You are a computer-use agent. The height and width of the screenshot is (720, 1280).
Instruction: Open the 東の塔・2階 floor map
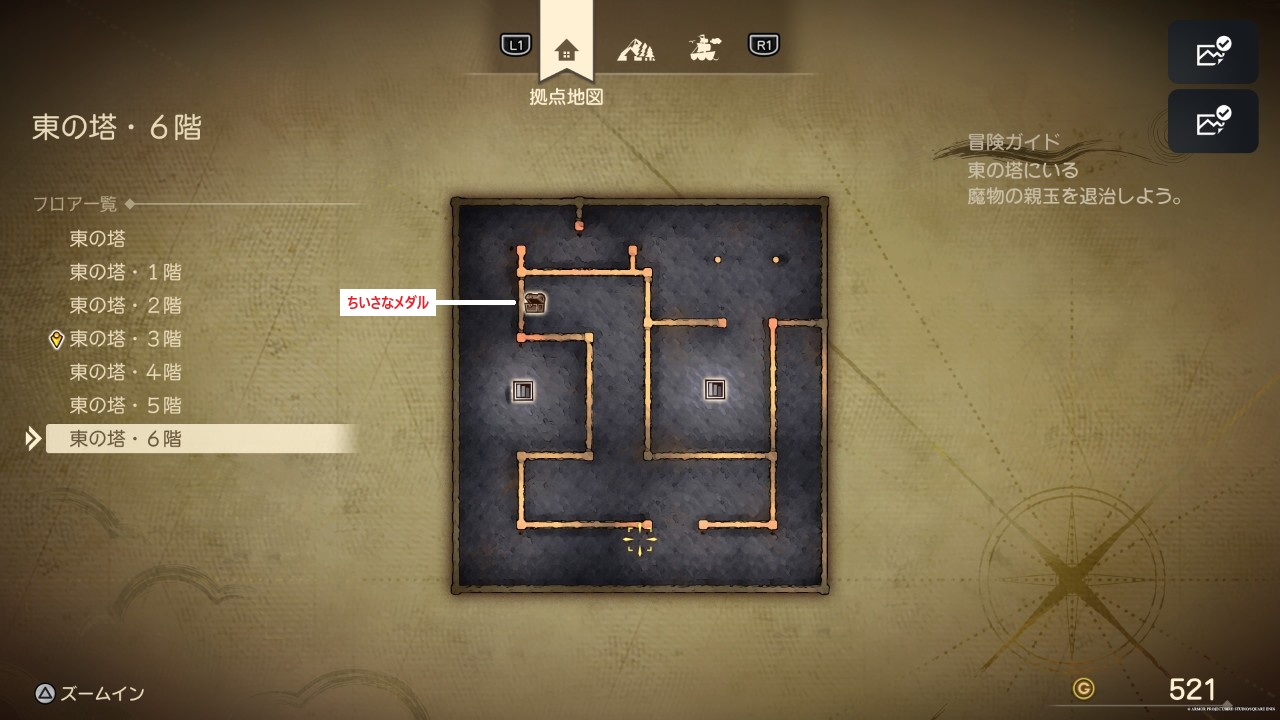pyautogui.click(x=125, y=305)
